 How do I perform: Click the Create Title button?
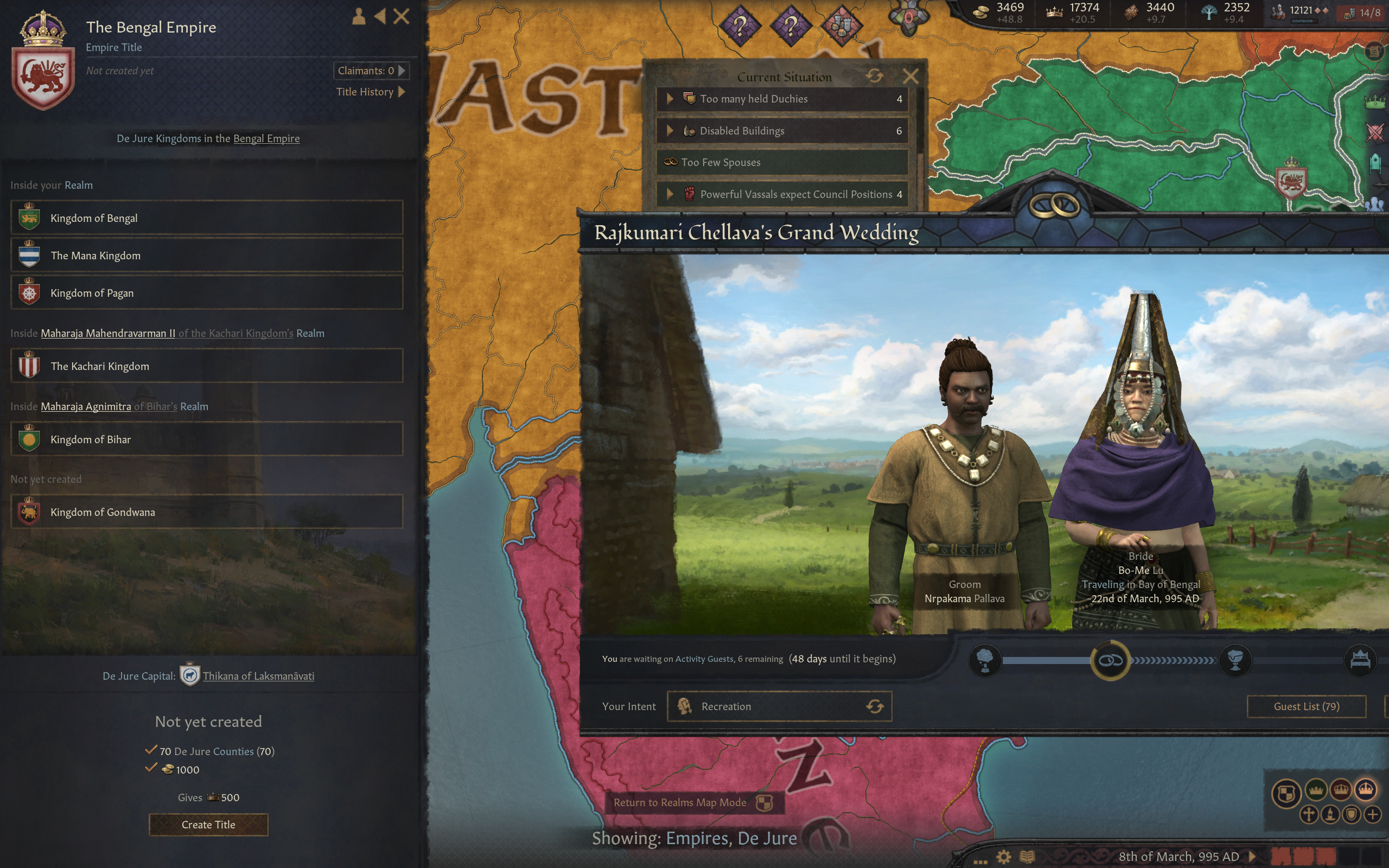pos(208,825)
